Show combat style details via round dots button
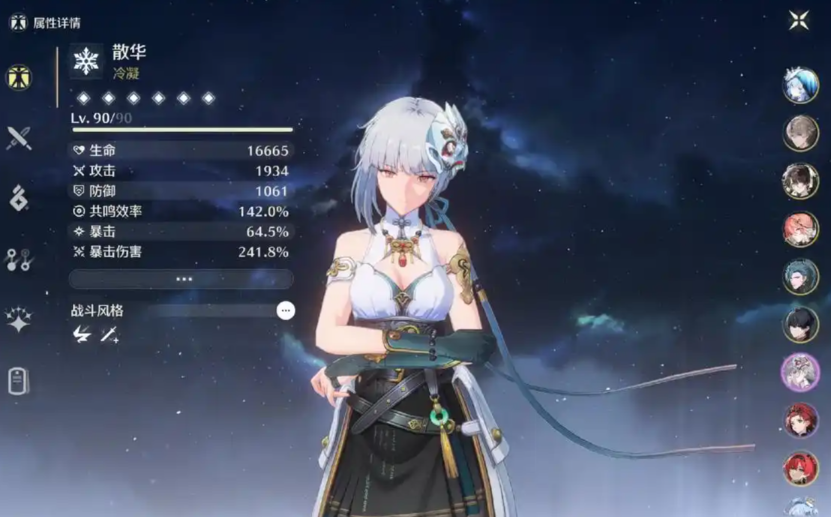Screen dimensions: 831x517 [x=286, y=311]
